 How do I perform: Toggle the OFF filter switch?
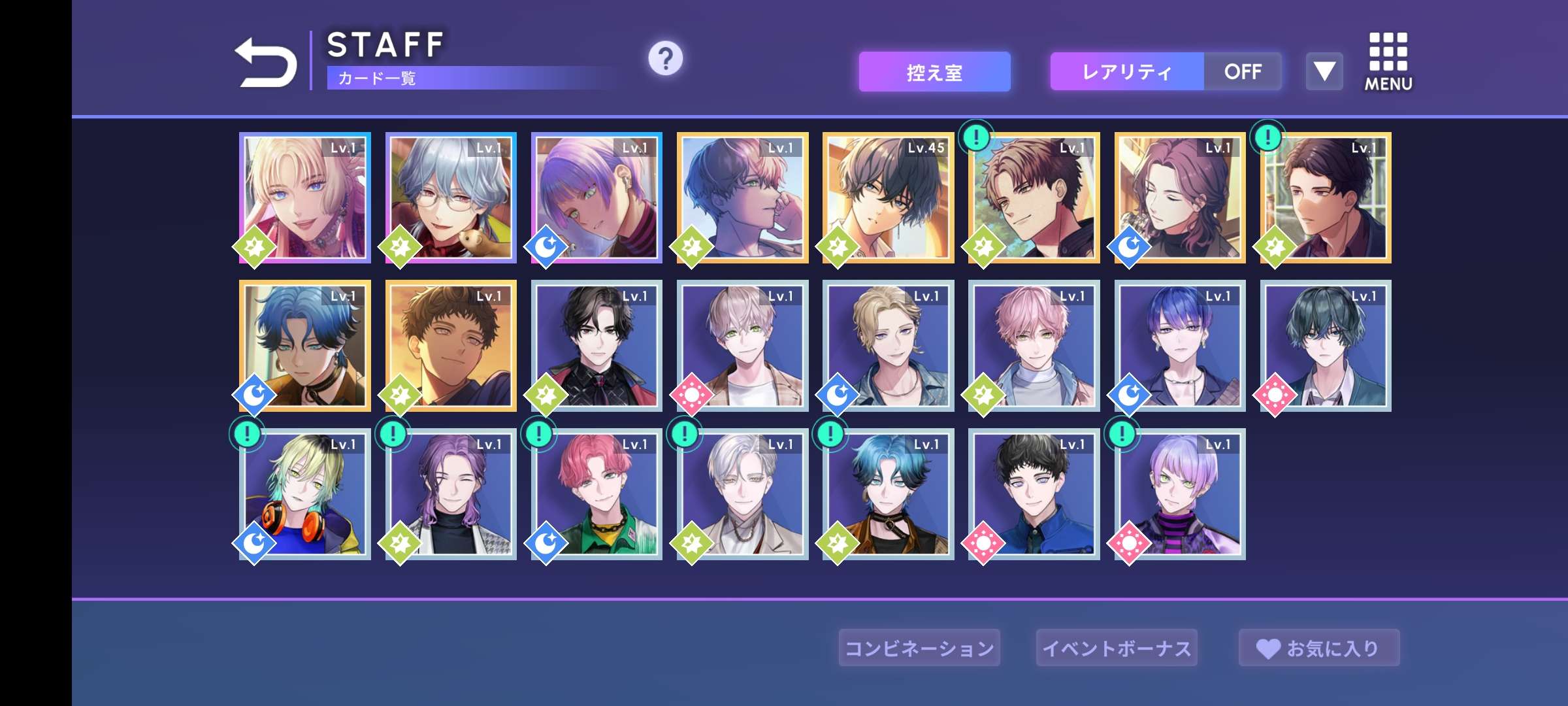coord(1243,72)
